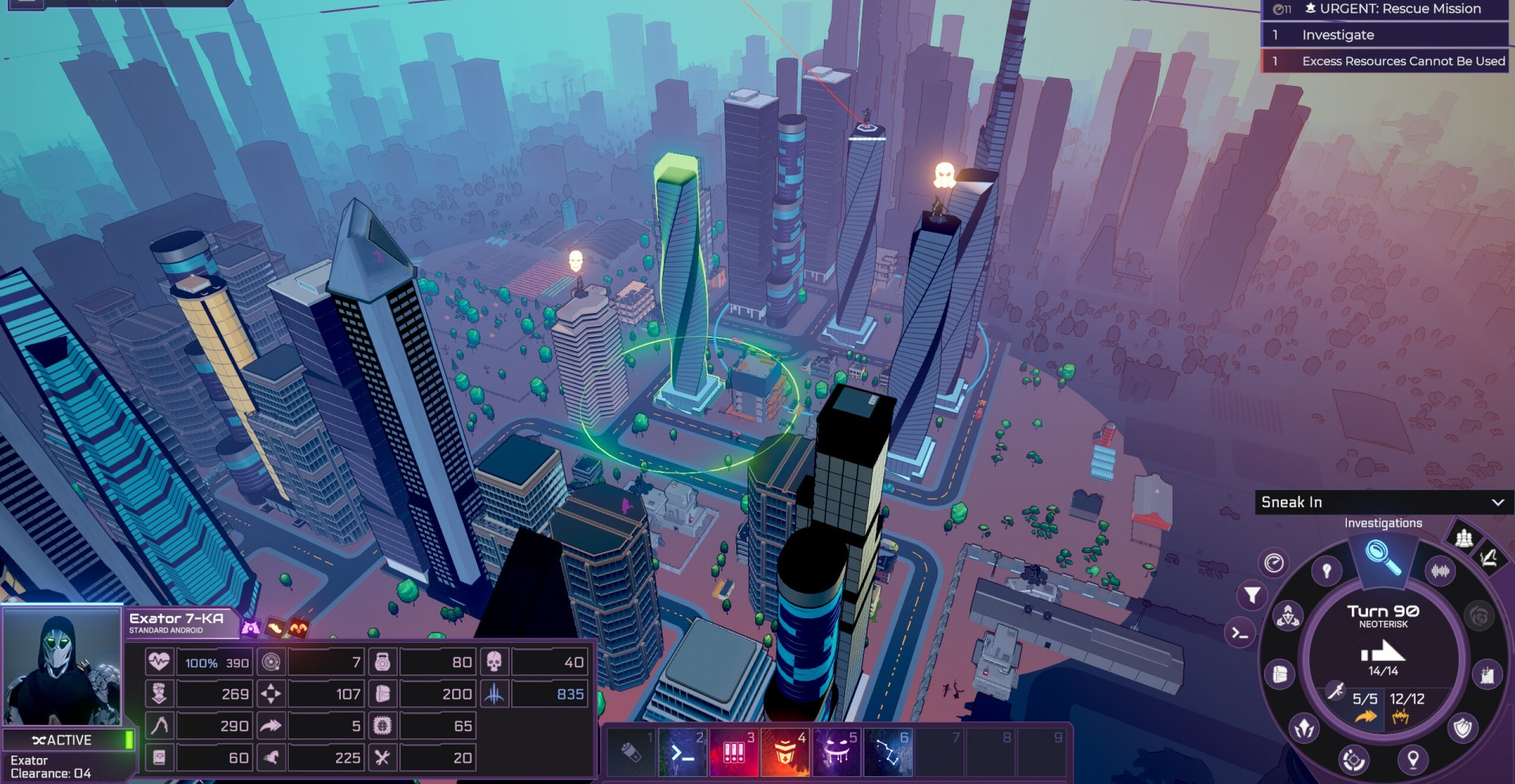Click the lightbulb icon on the radial wheel

pos(1326,570)
